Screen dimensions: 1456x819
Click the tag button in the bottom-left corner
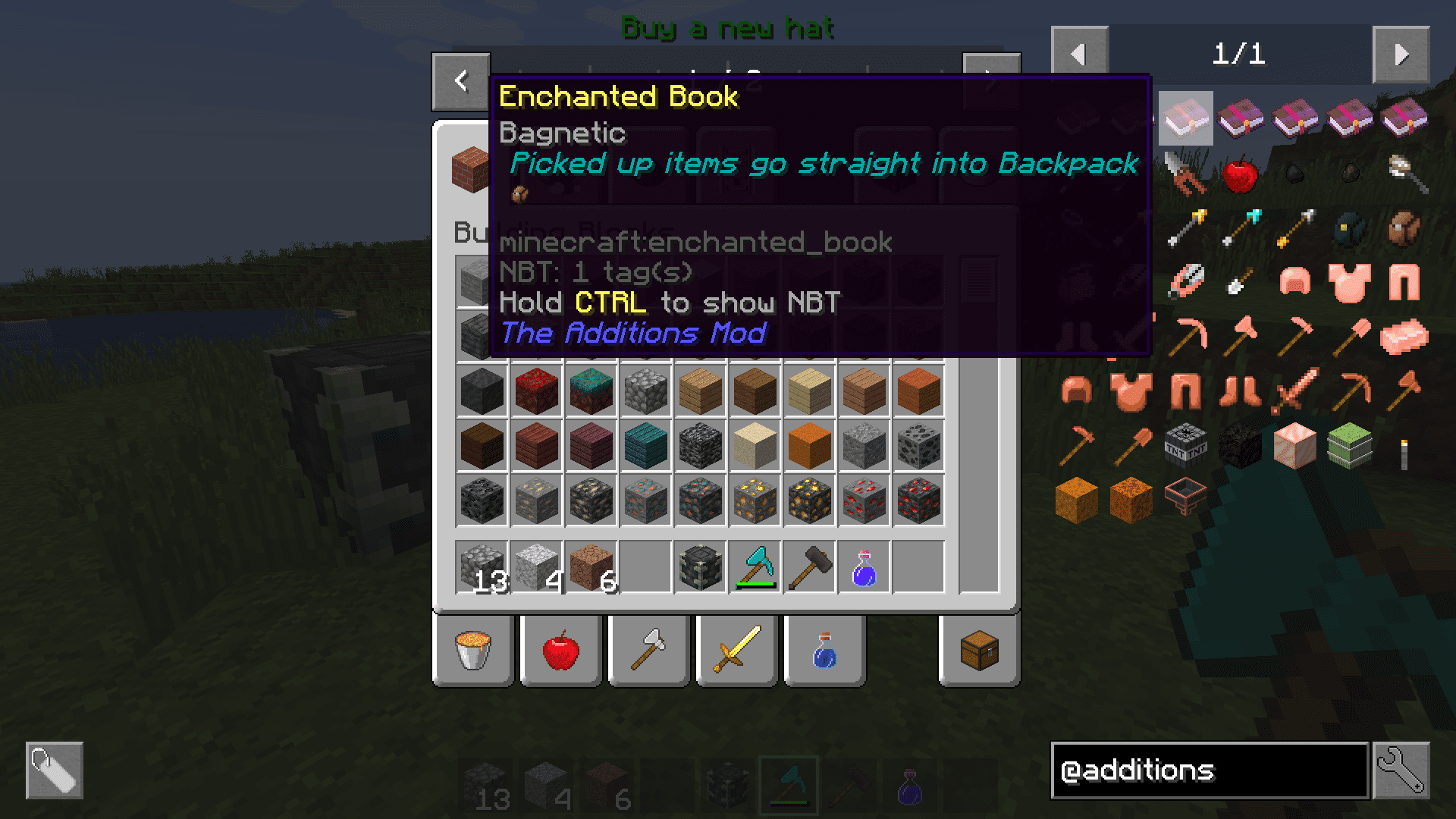55,770
